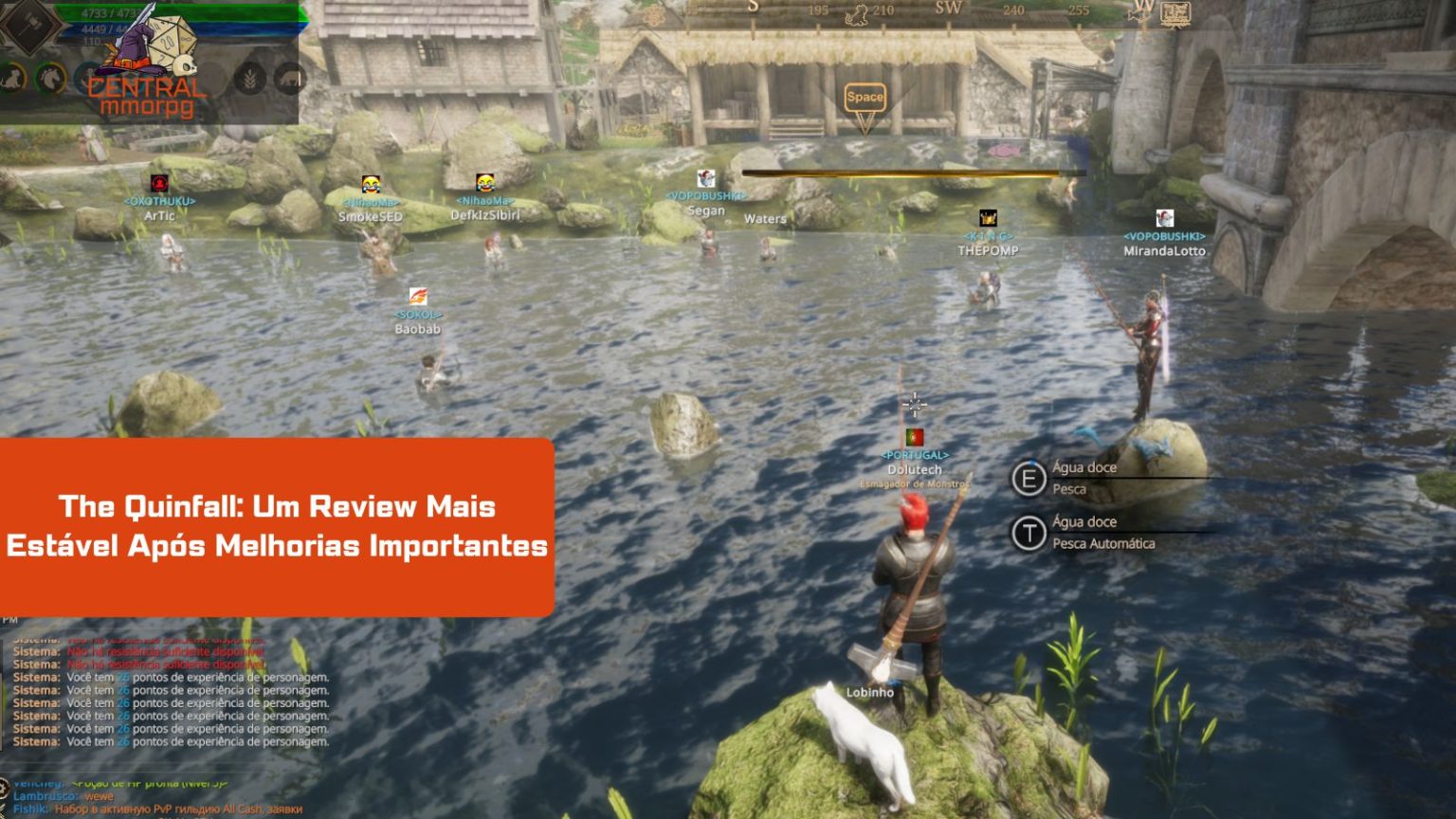Switch to the PM chat tab

pos(10,620)
